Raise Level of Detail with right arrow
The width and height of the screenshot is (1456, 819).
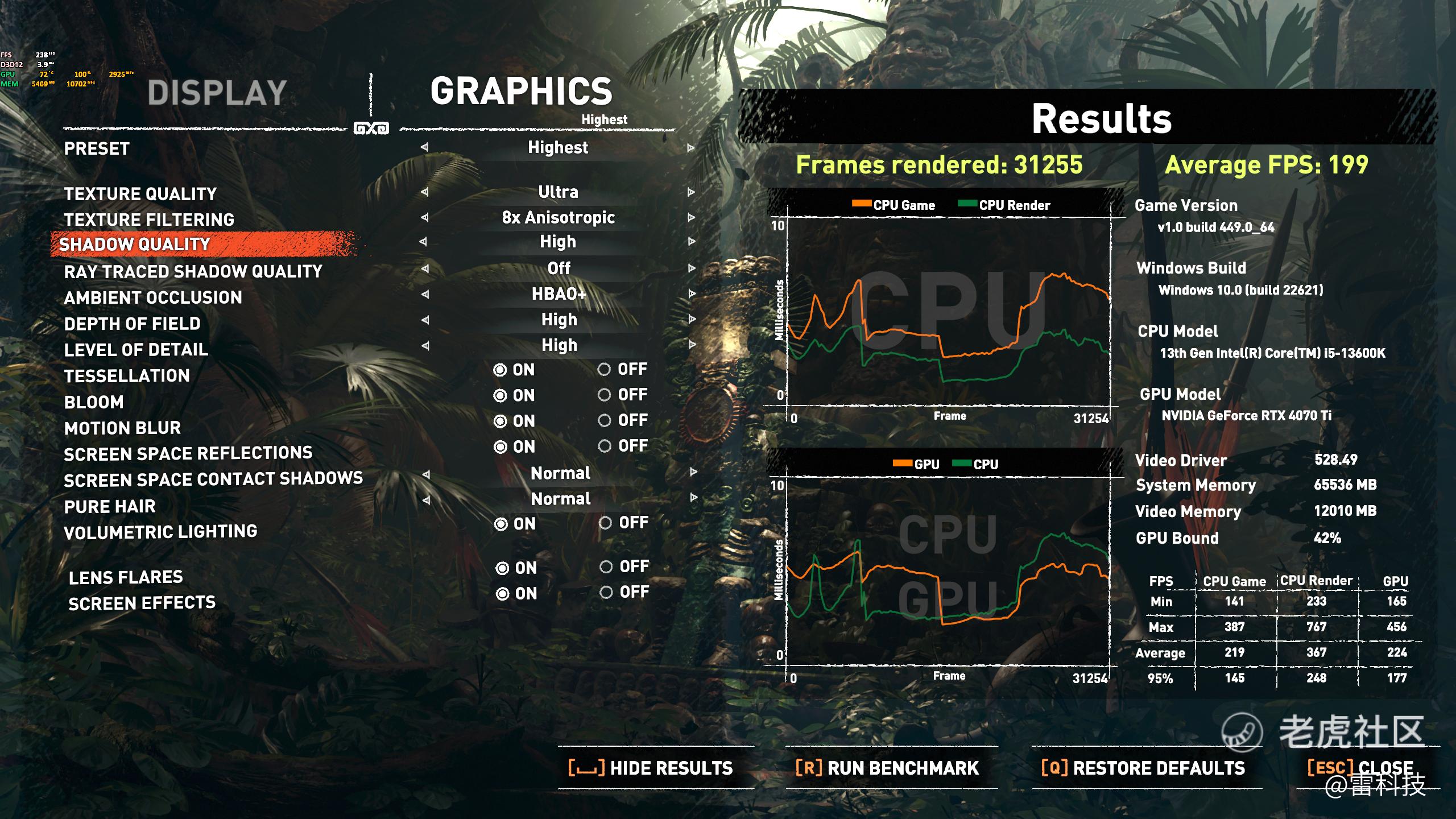[692, 345]
